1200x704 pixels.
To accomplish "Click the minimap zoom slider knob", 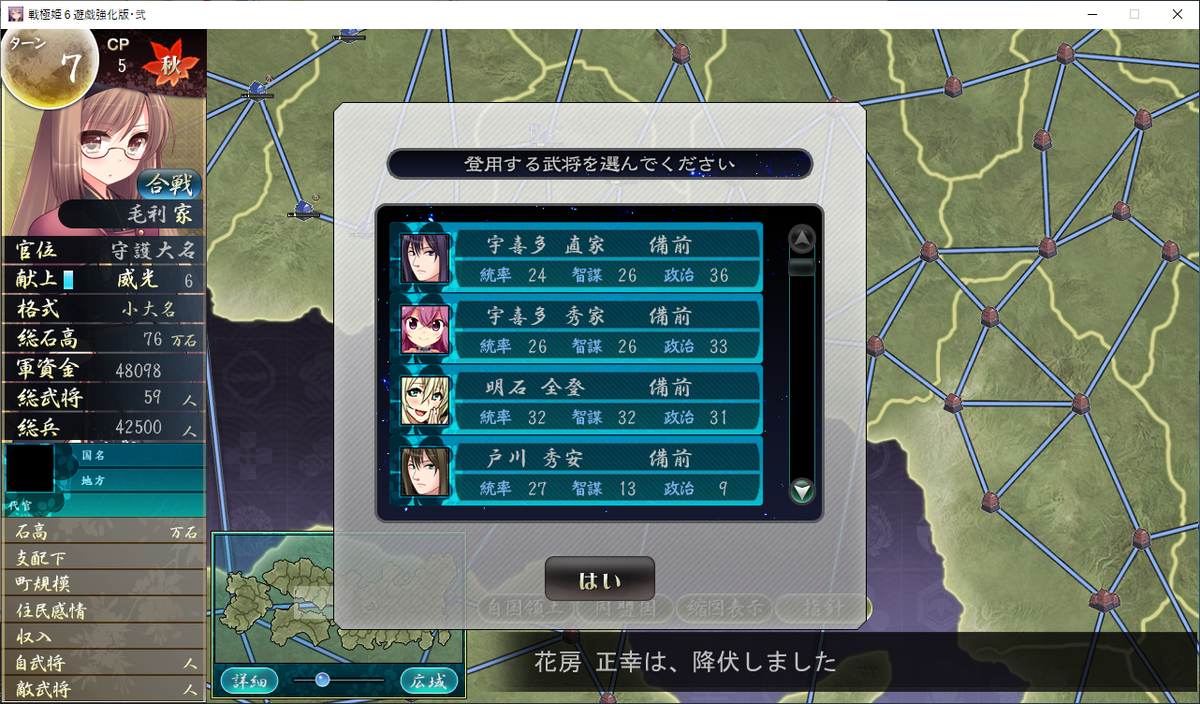I will [x=322, y=680].
